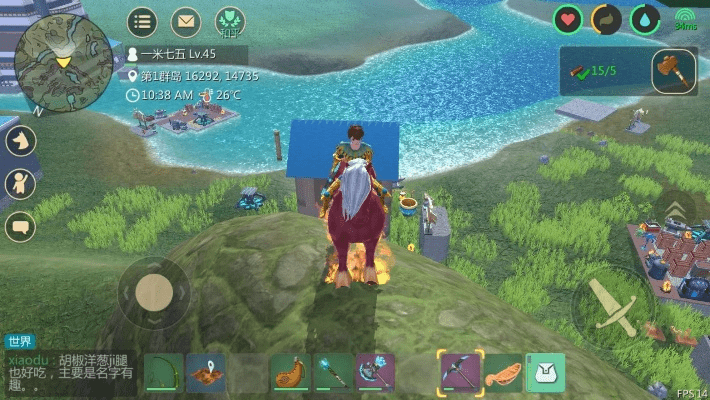Open the chat speech bubble button
This screenshot has width=710, height=400.
click(20, 227)
